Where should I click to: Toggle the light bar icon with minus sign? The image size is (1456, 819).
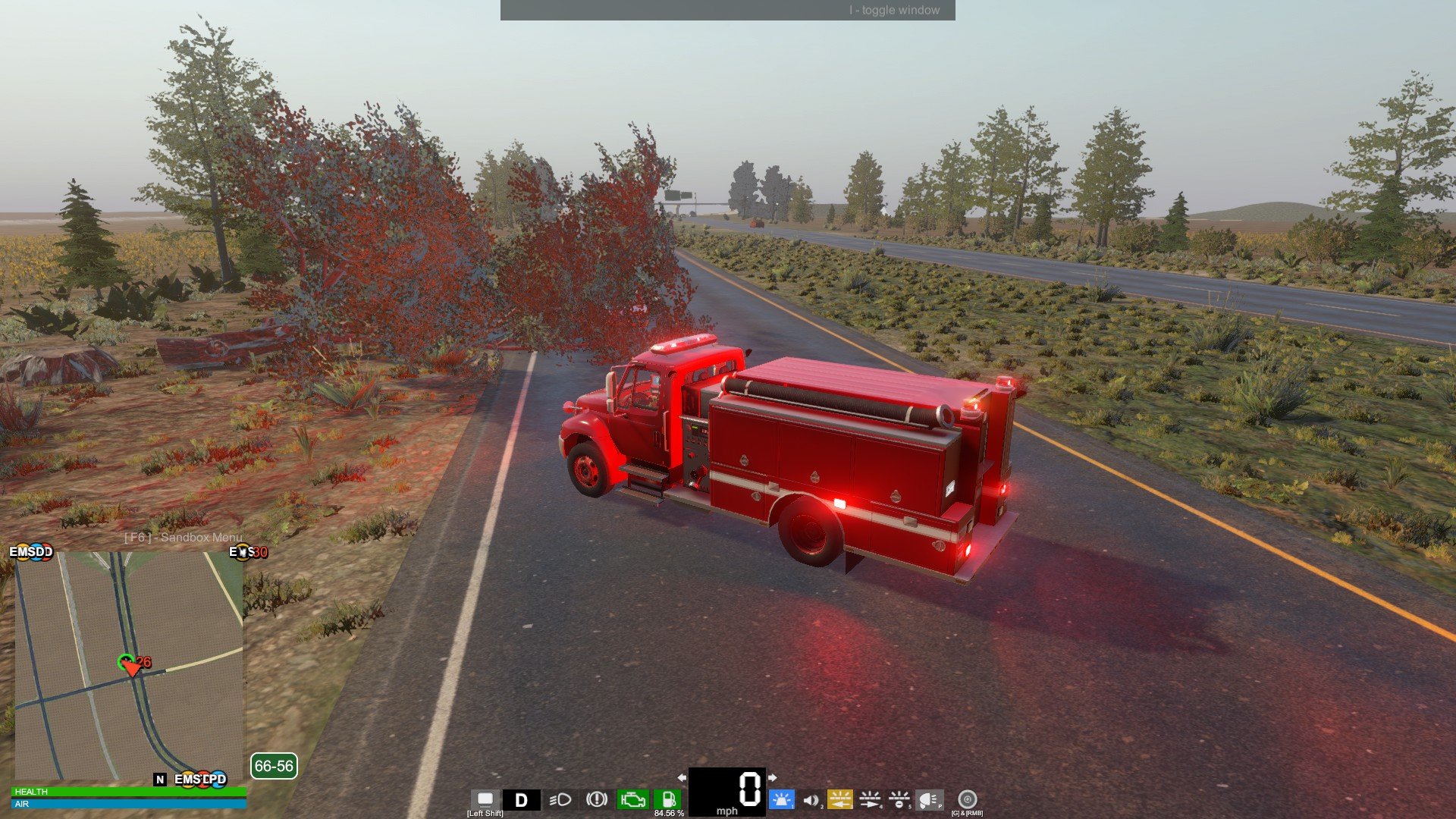tap(899, 799)
